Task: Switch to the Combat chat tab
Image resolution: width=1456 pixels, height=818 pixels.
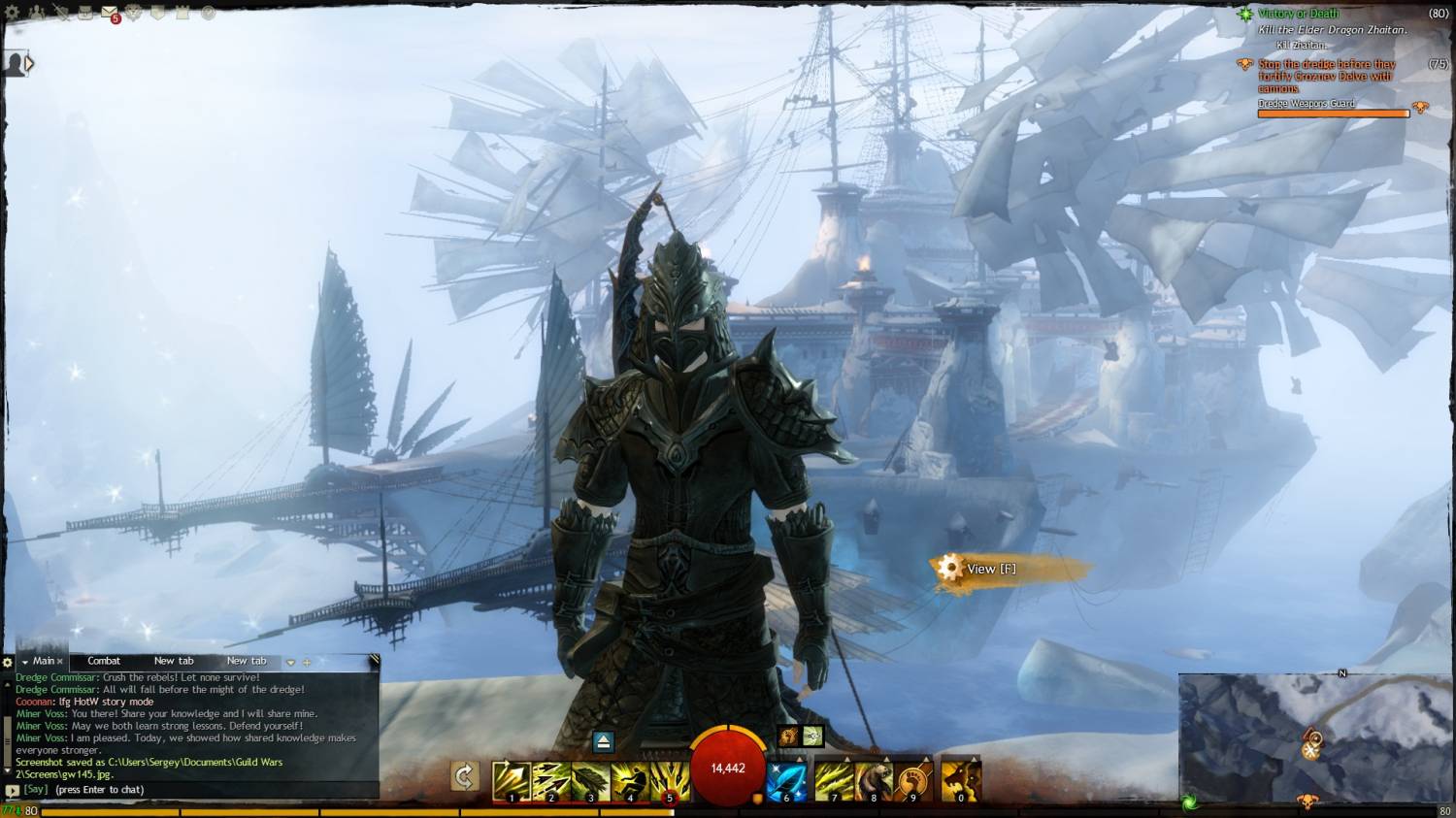Action: (x=104, y=661)
